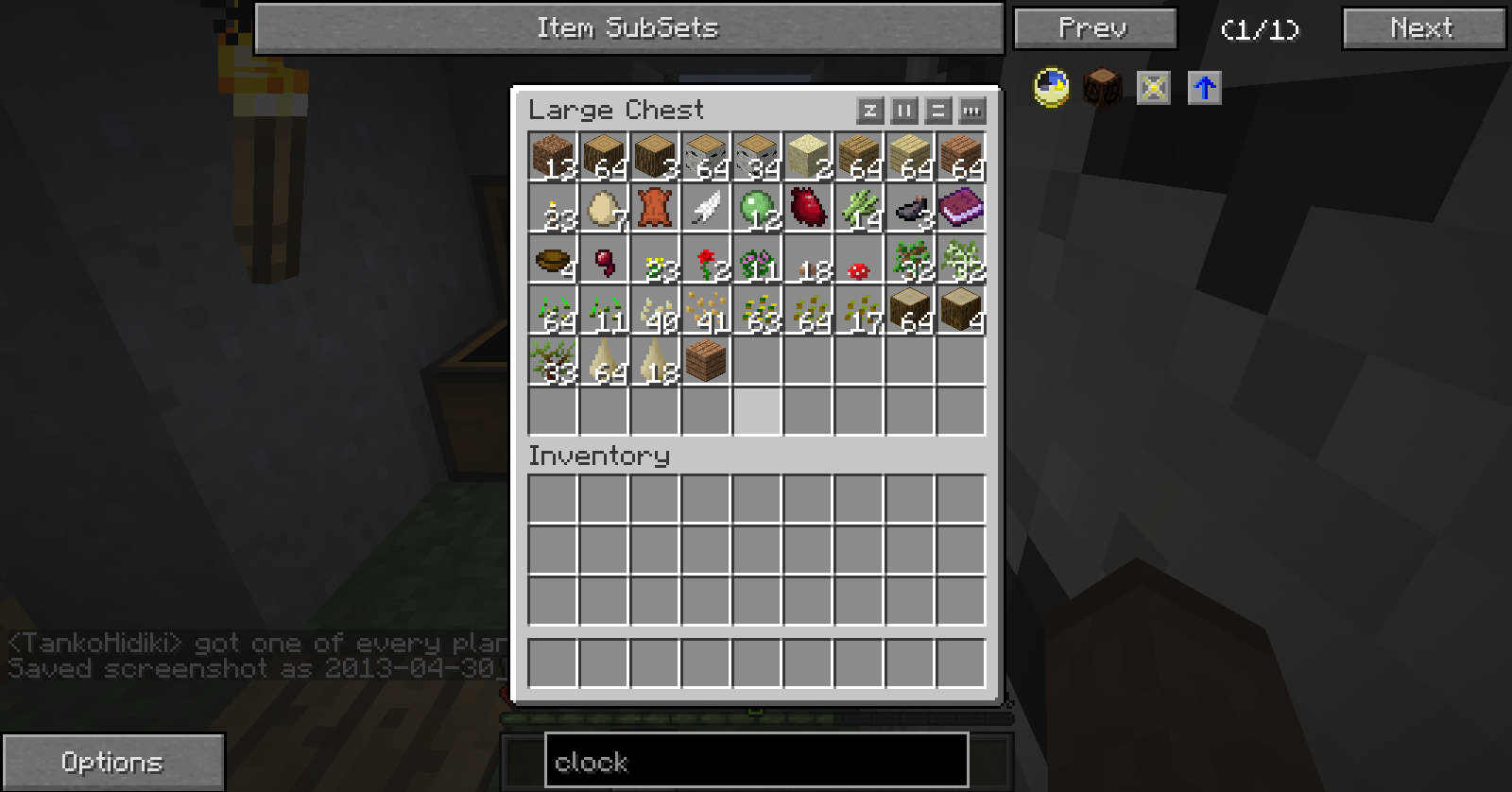
Task: Click the blue up-arrow icon
Action: (1204, 88)
